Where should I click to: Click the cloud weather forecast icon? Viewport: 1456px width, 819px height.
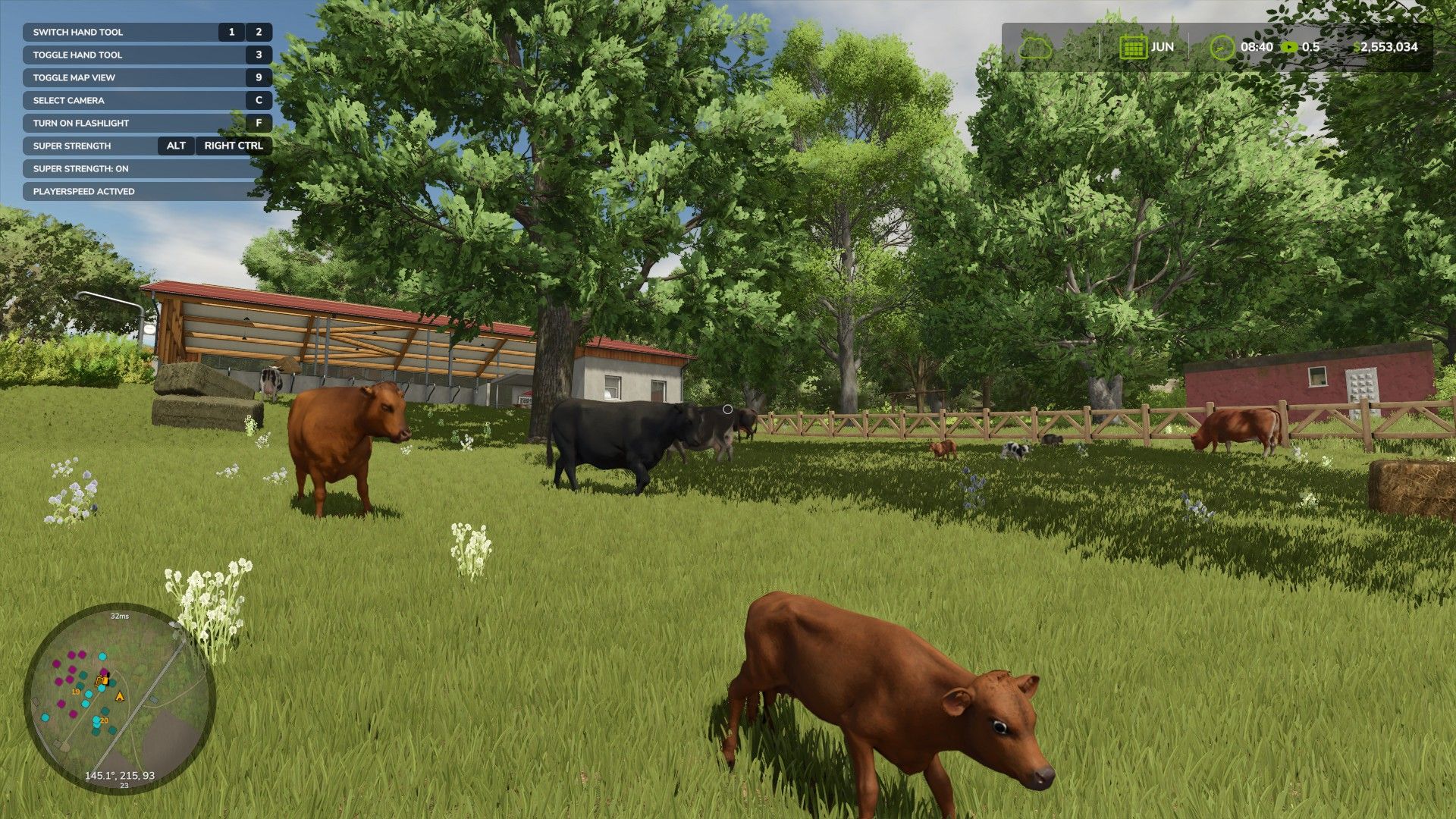[x=1034, y=48]
